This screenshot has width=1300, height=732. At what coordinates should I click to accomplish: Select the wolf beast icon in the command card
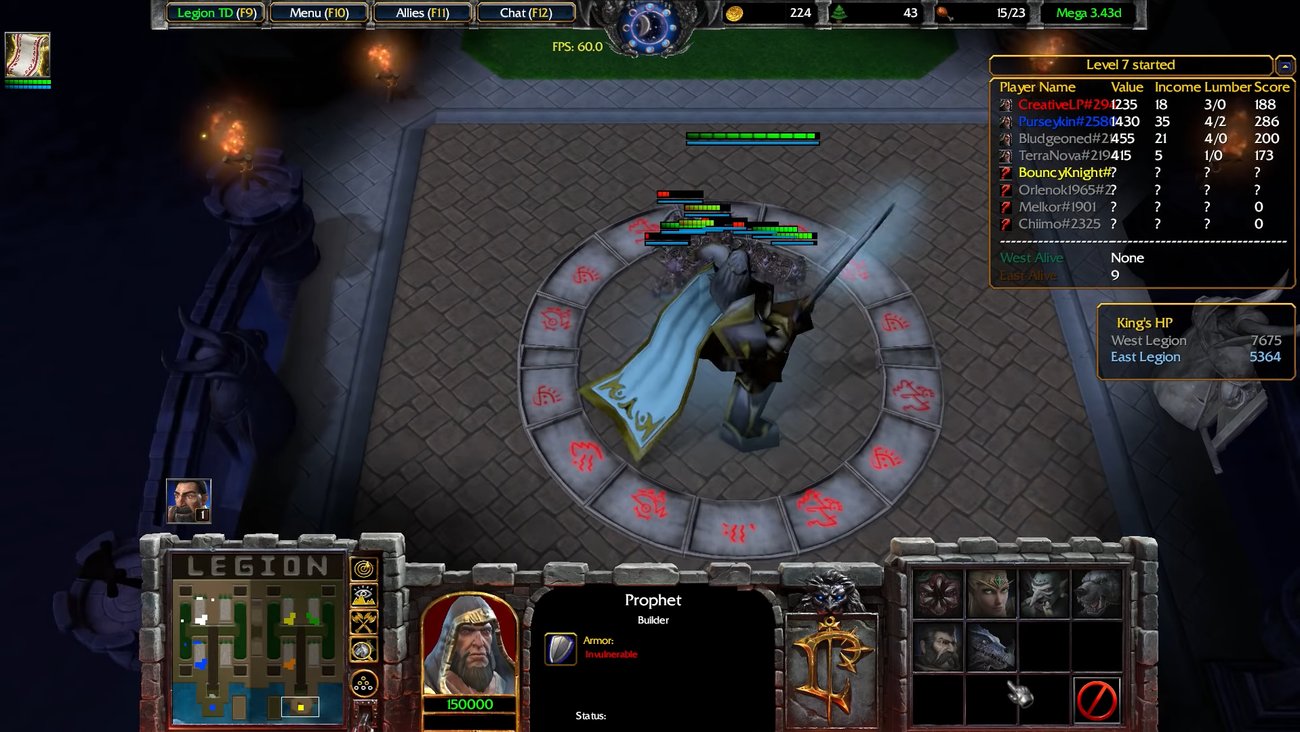click(1094, 594)
